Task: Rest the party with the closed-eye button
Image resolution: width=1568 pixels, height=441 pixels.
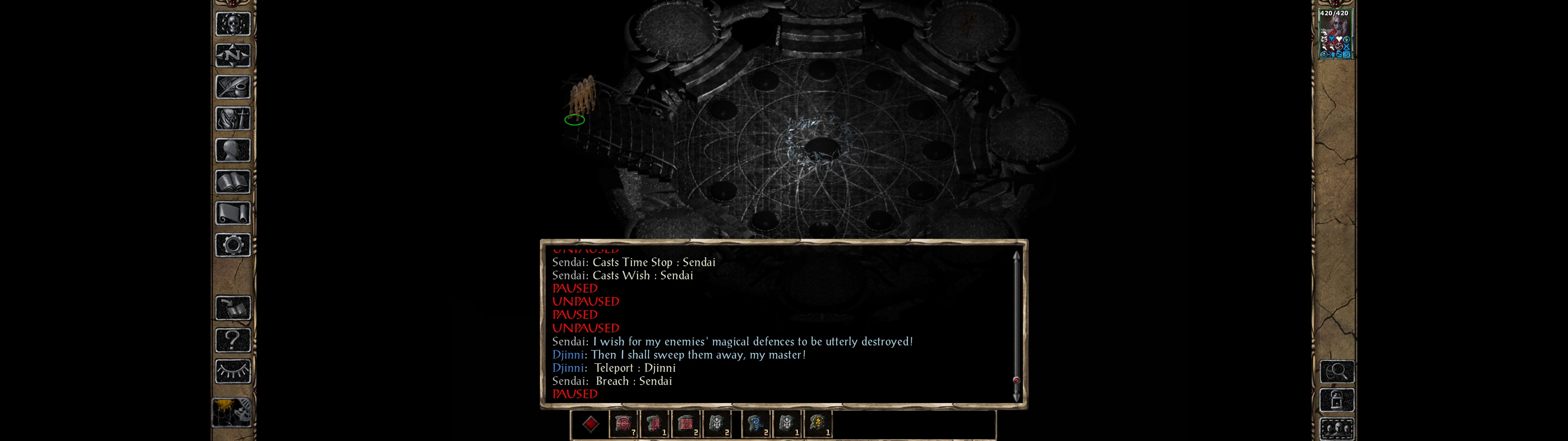Action: coord(232,371)
